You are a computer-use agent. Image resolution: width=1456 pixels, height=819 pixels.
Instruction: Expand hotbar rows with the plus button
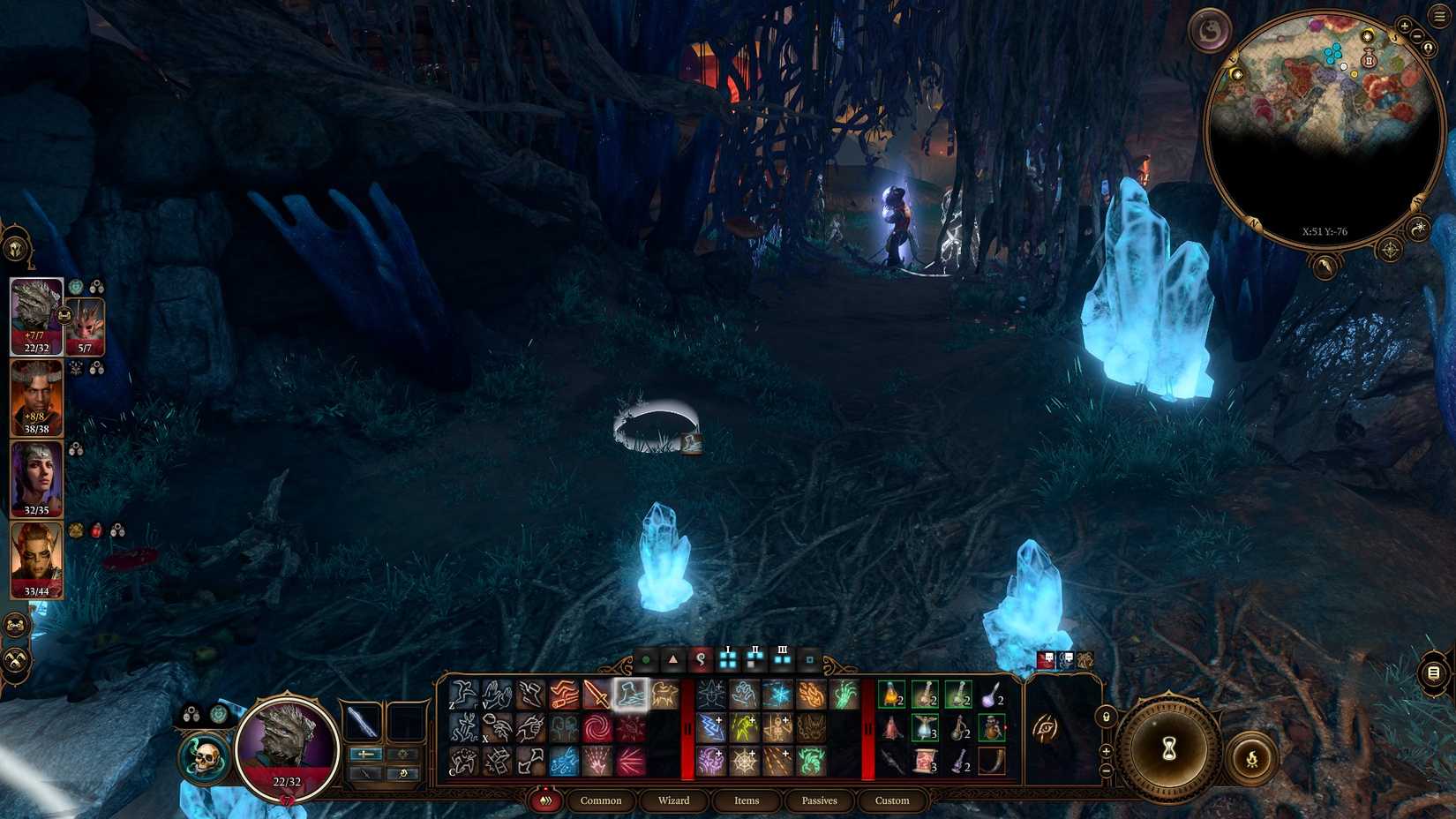1107,751
